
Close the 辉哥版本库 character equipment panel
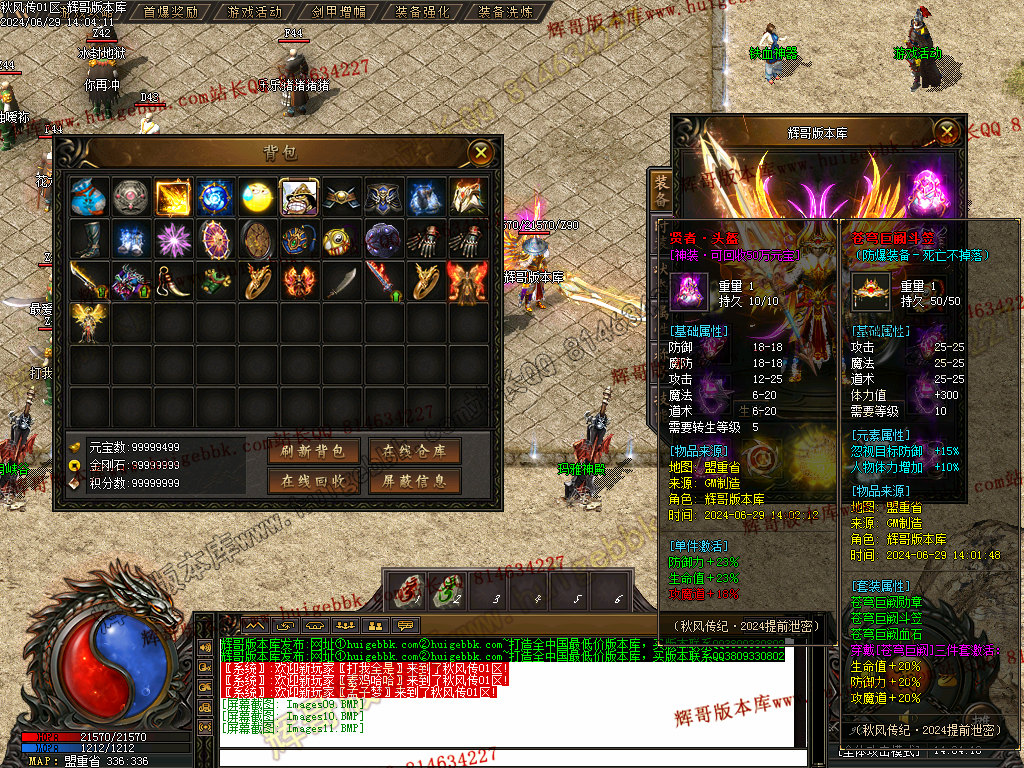pyautogui.click(x=947, y=131)
